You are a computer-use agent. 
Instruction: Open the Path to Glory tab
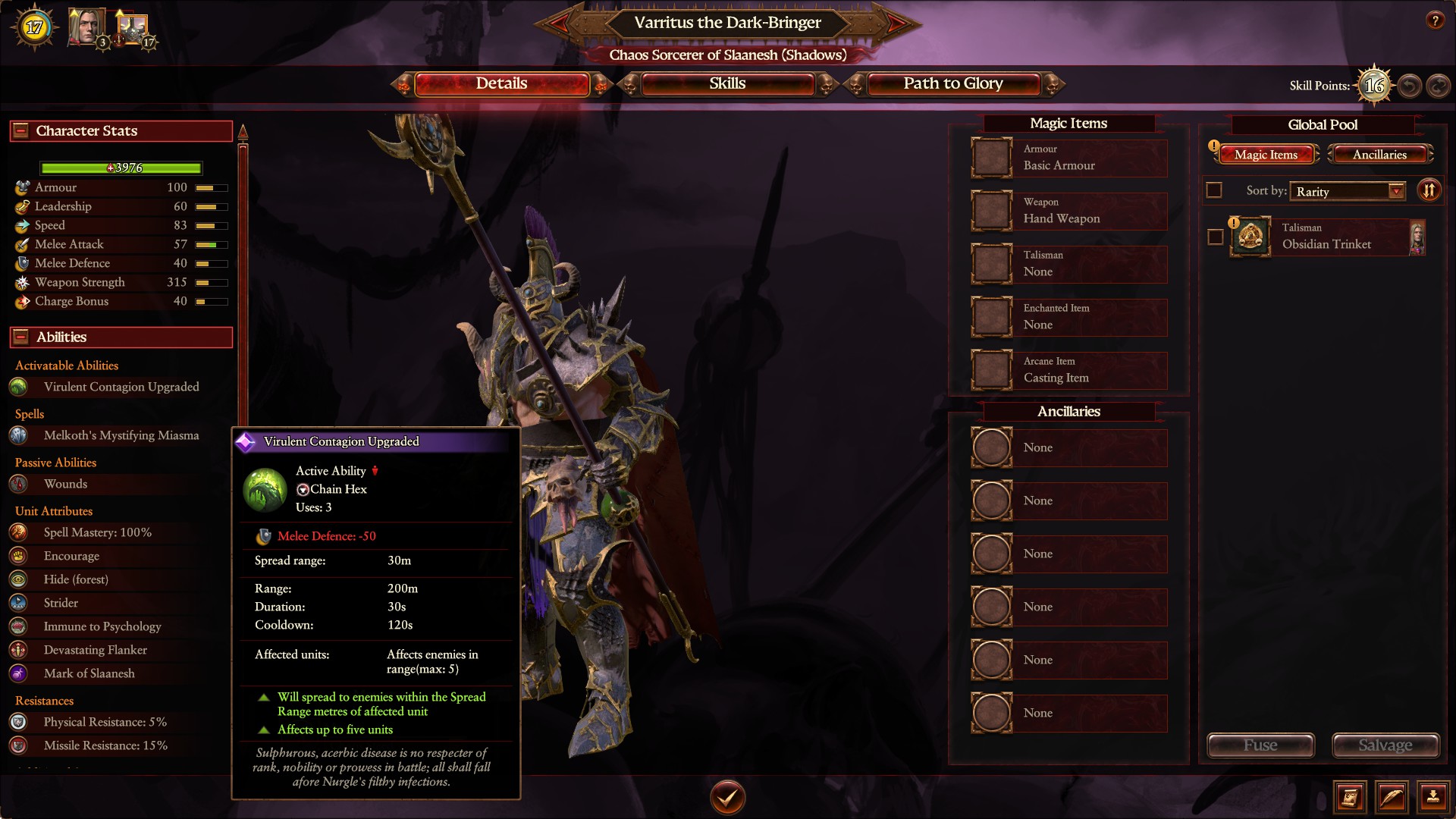[x=952, y=83]
